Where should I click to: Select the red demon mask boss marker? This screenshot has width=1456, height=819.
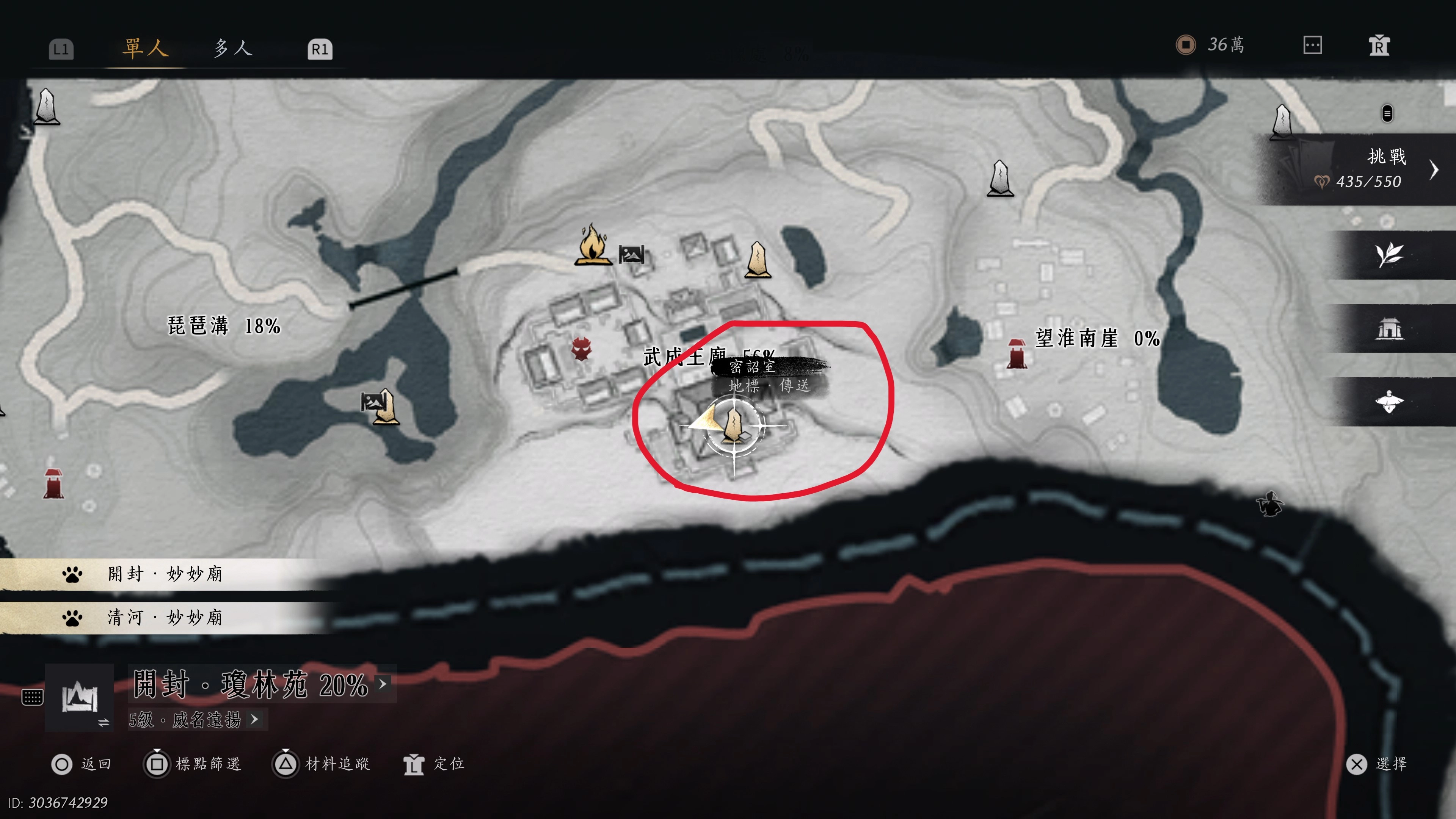581,349
